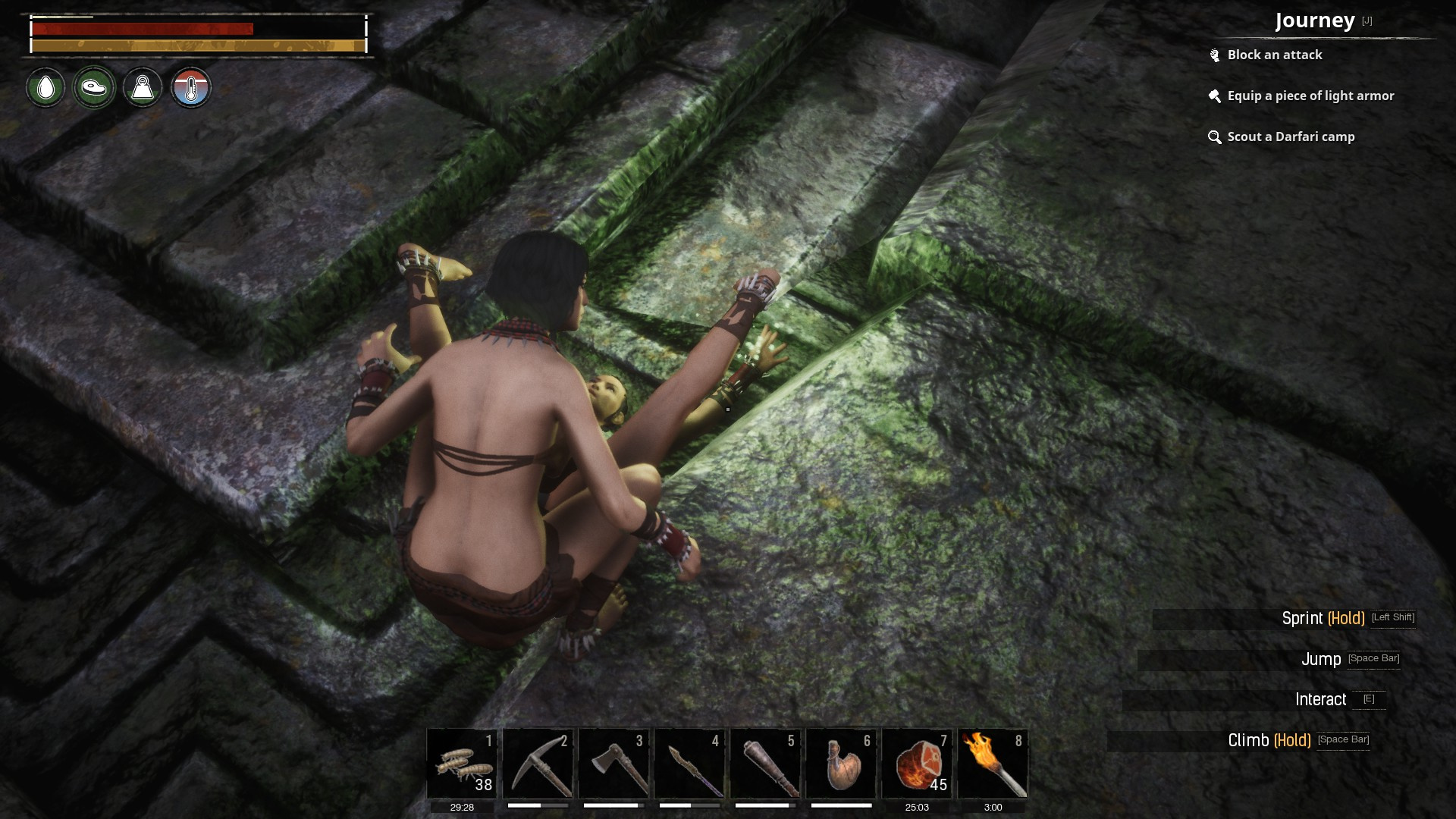Select the cooked meat stack of 45

[917, 764]
